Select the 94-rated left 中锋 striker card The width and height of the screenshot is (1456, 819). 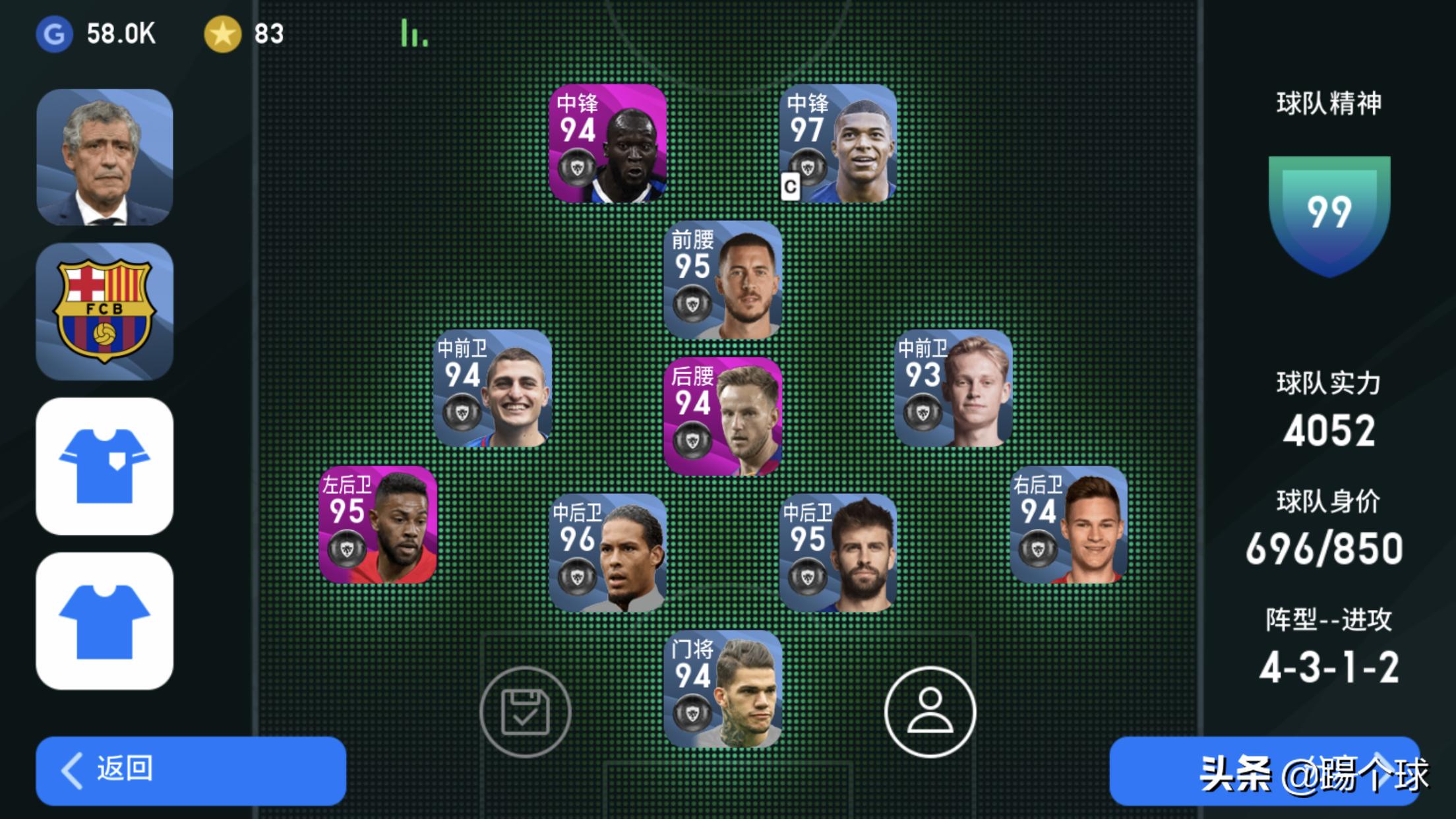tap(607, 143)
